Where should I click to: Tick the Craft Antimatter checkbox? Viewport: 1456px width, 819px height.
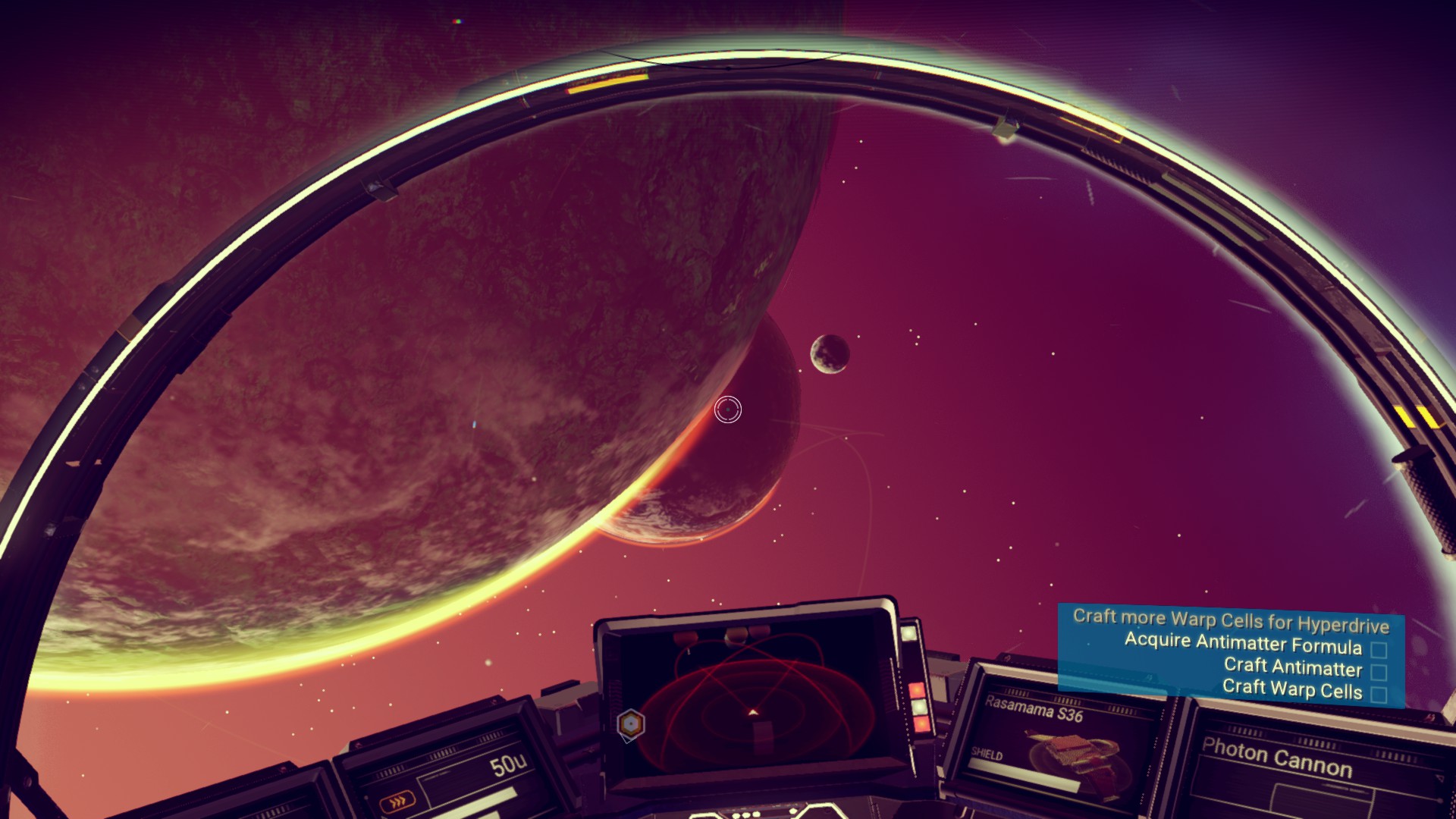coord(1379,673)
